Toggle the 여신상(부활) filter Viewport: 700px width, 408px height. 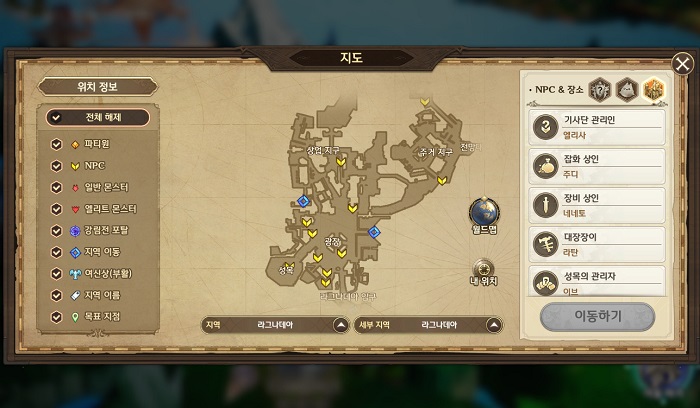point(57,274)
